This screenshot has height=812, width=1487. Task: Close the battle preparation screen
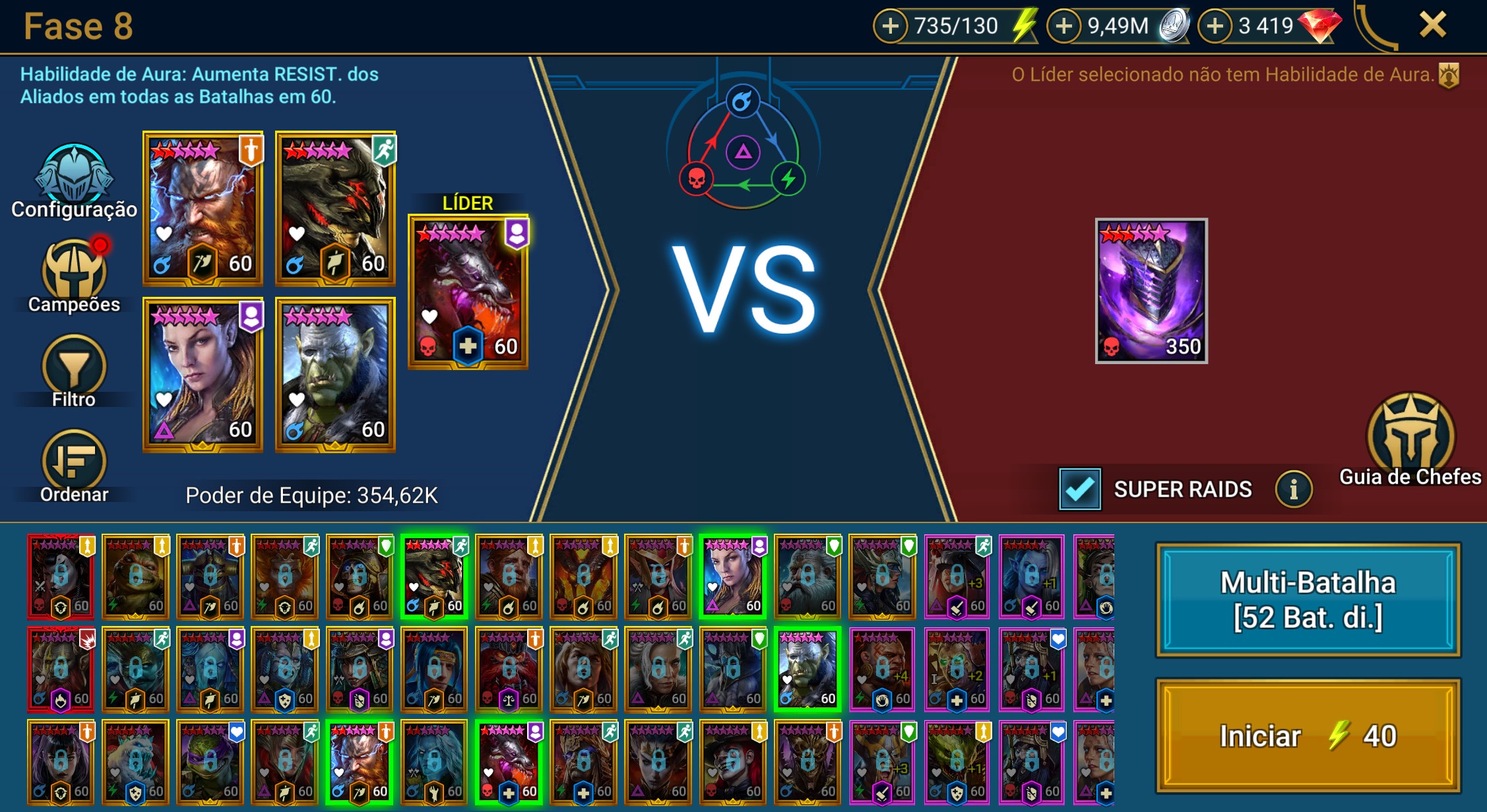[x=1432, y=25]
